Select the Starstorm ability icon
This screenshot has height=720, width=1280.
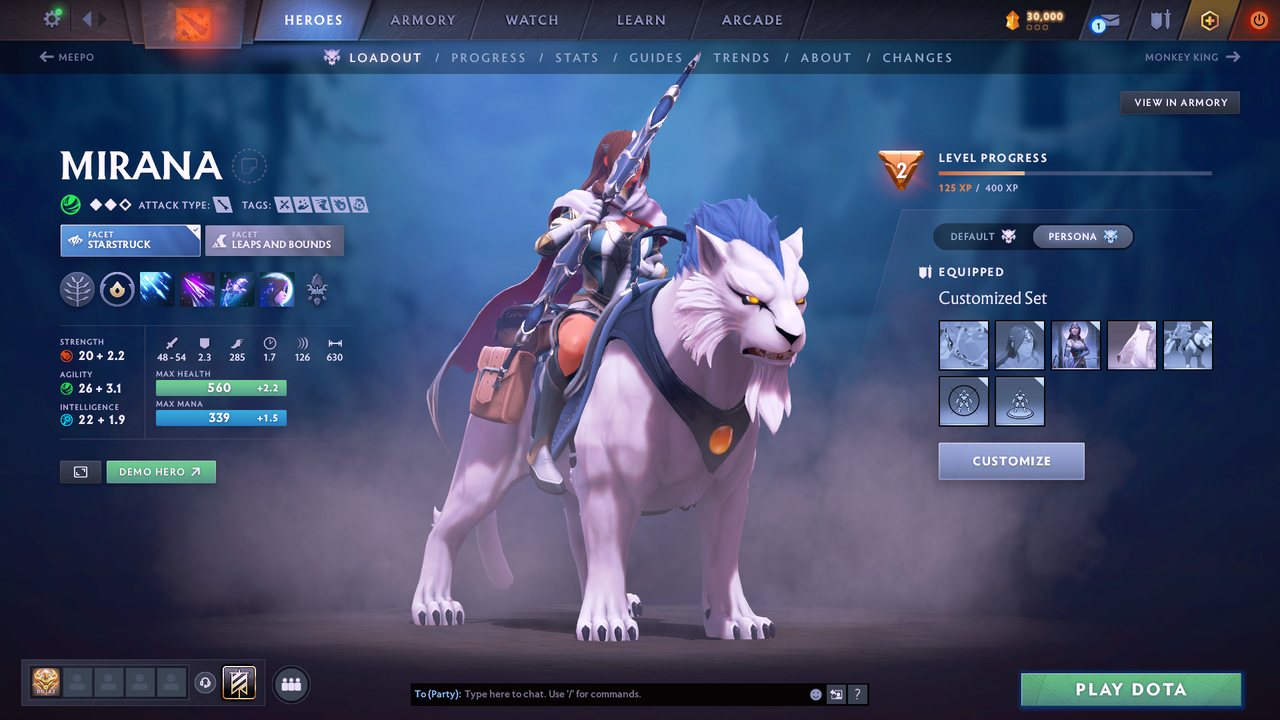pyautogui.click(x=155, y=289)
